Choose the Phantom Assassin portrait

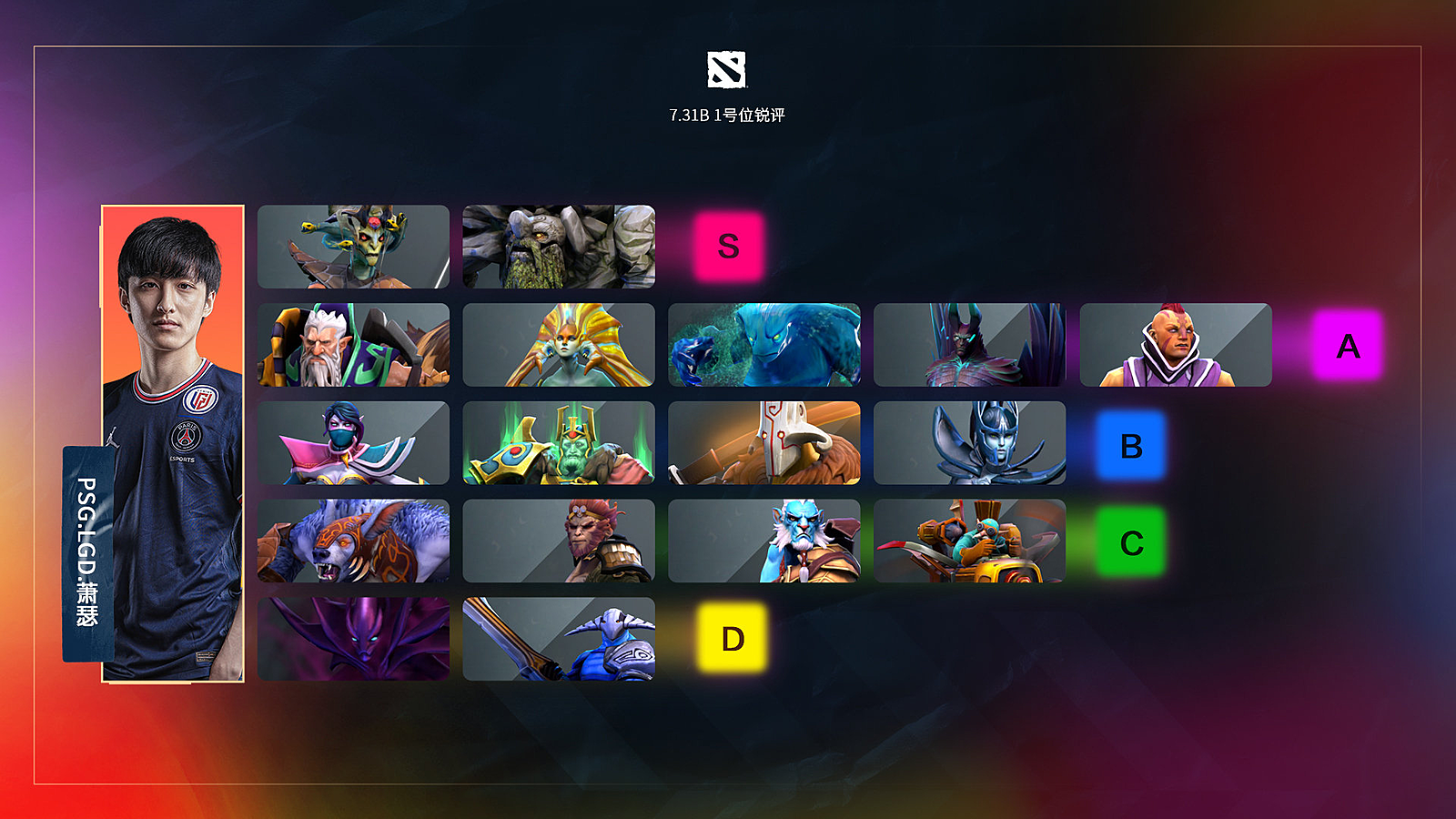969,443
